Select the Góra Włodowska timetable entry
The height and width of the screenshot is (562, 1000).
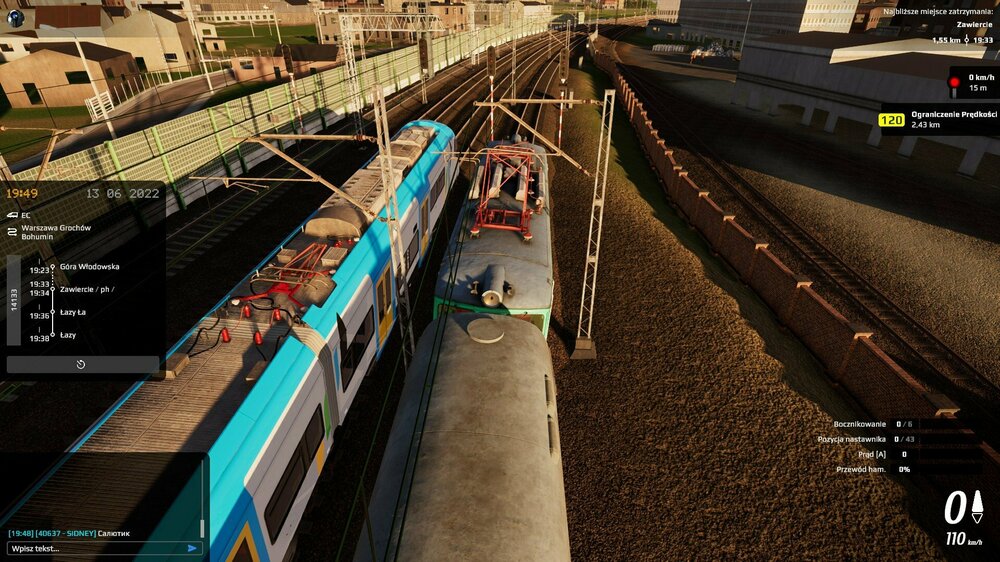click(89, 267)
